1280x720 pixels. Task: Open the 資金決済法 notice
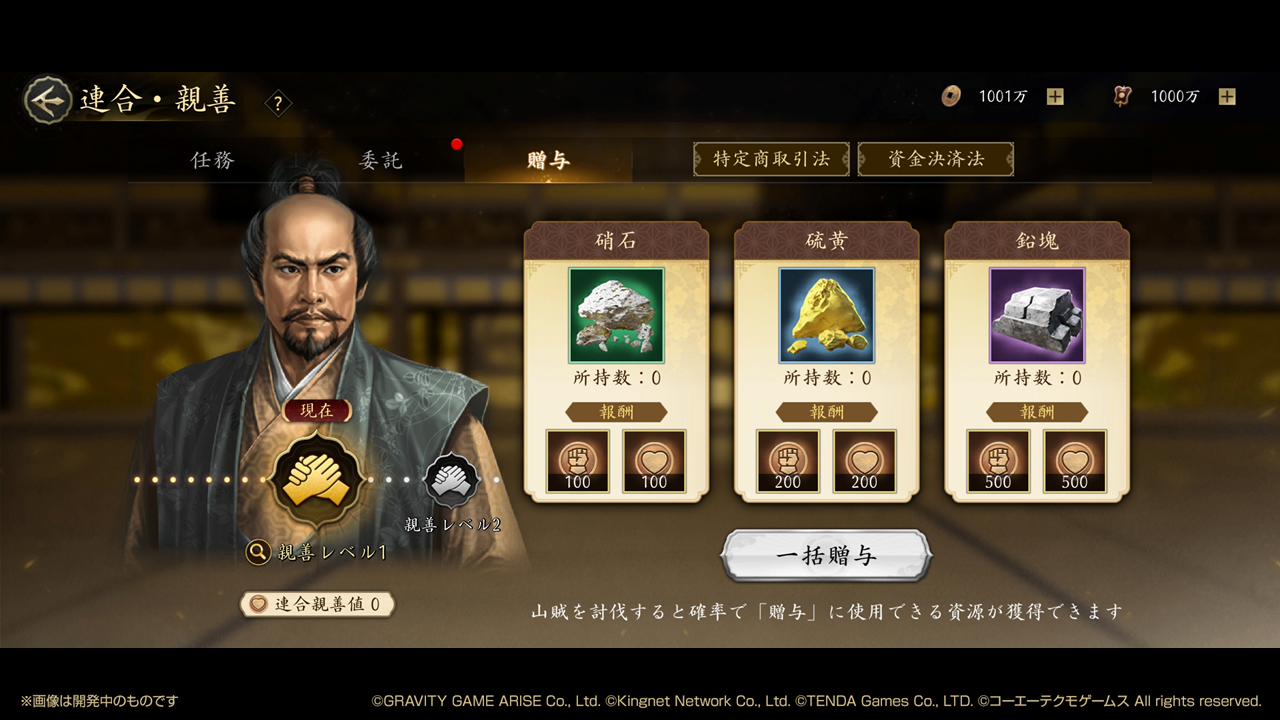coord(935,159)
